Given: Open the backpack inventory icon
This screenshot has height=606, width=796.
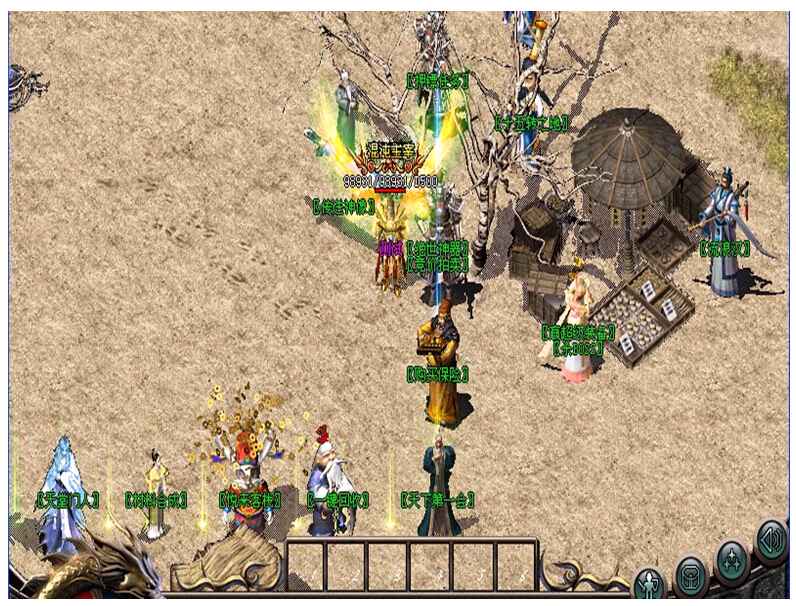Looking at the screenshot, I should [x=691, y=574].
